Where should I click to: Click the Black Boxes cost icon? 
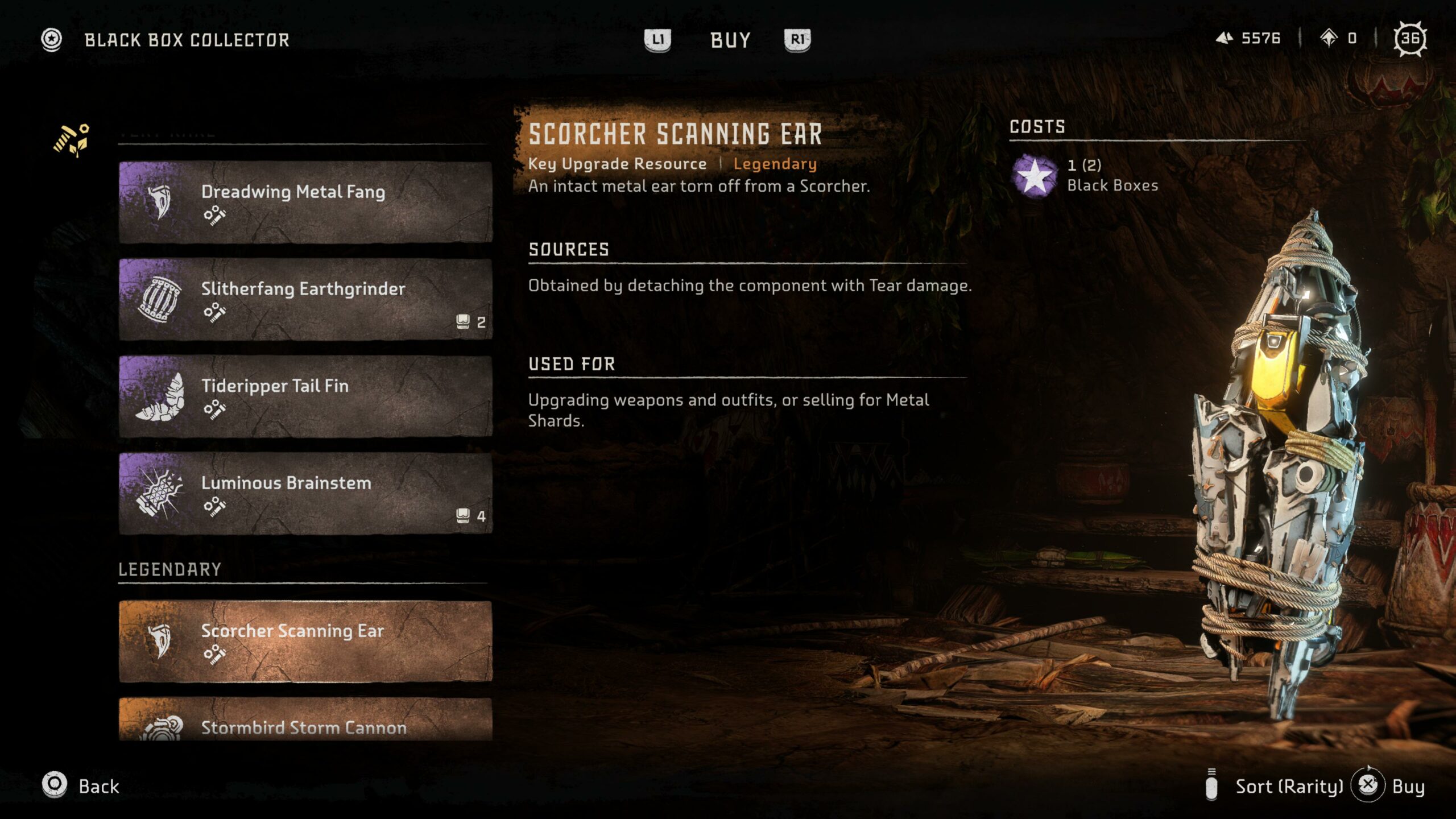pos(1035,175)
